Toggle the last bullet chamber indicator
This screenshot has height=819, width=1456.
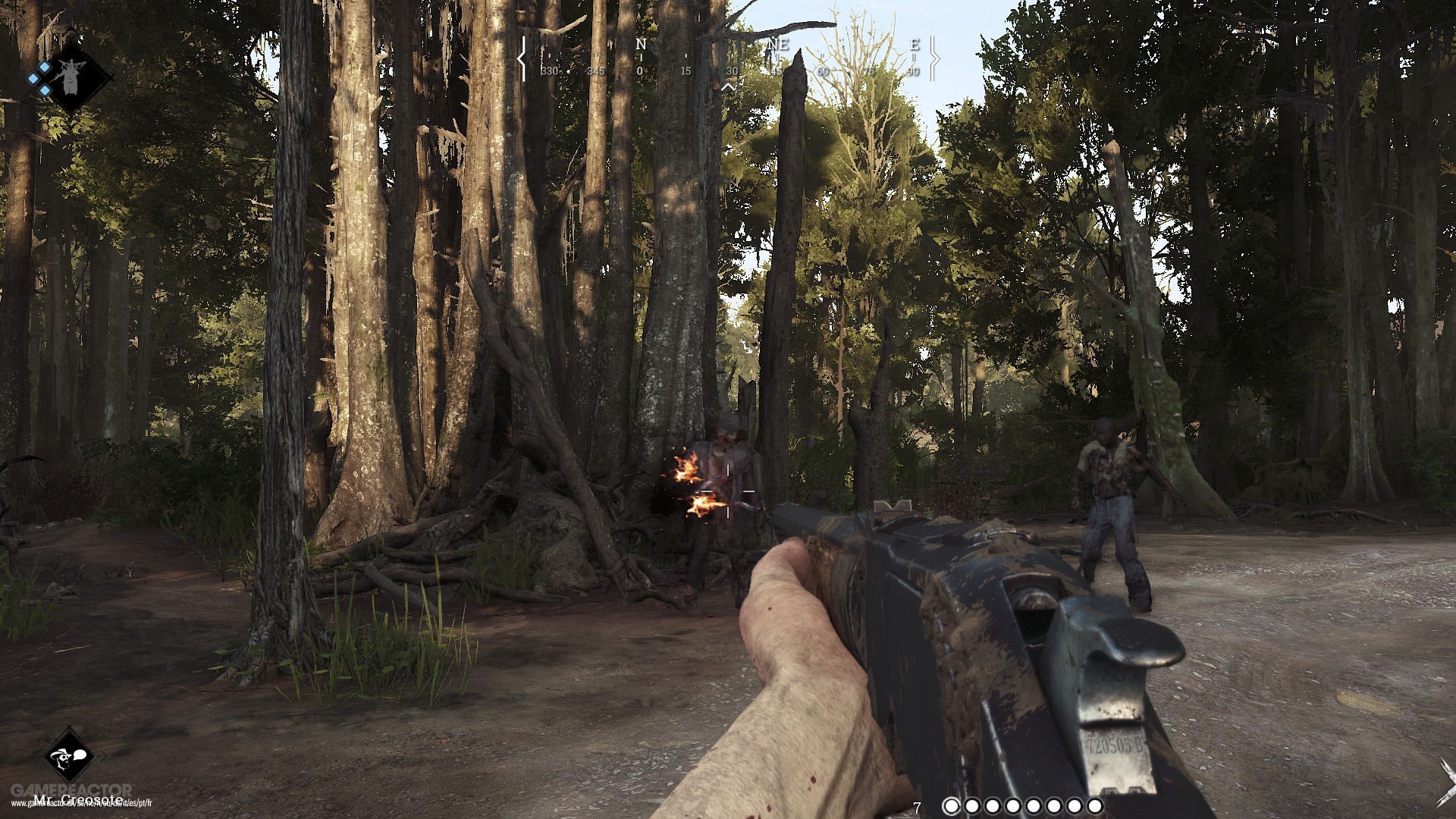coord(1094,805)
